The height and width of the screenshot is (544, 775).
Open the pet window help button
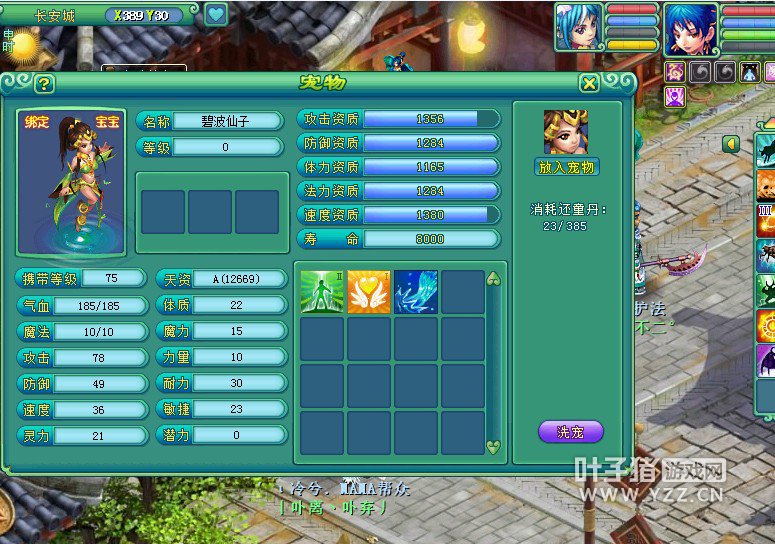tap(44, 84)
